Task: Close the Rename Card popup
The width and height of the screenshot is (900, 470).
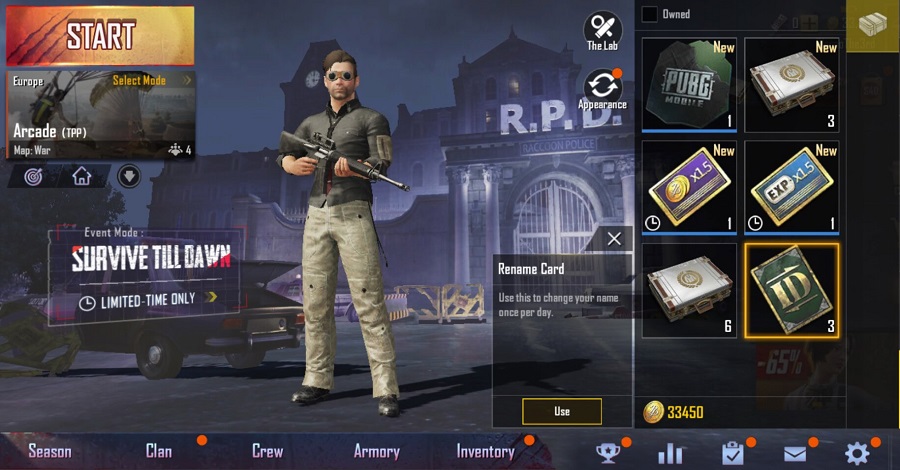Action: pyautogui.click(x=614, y=238)
